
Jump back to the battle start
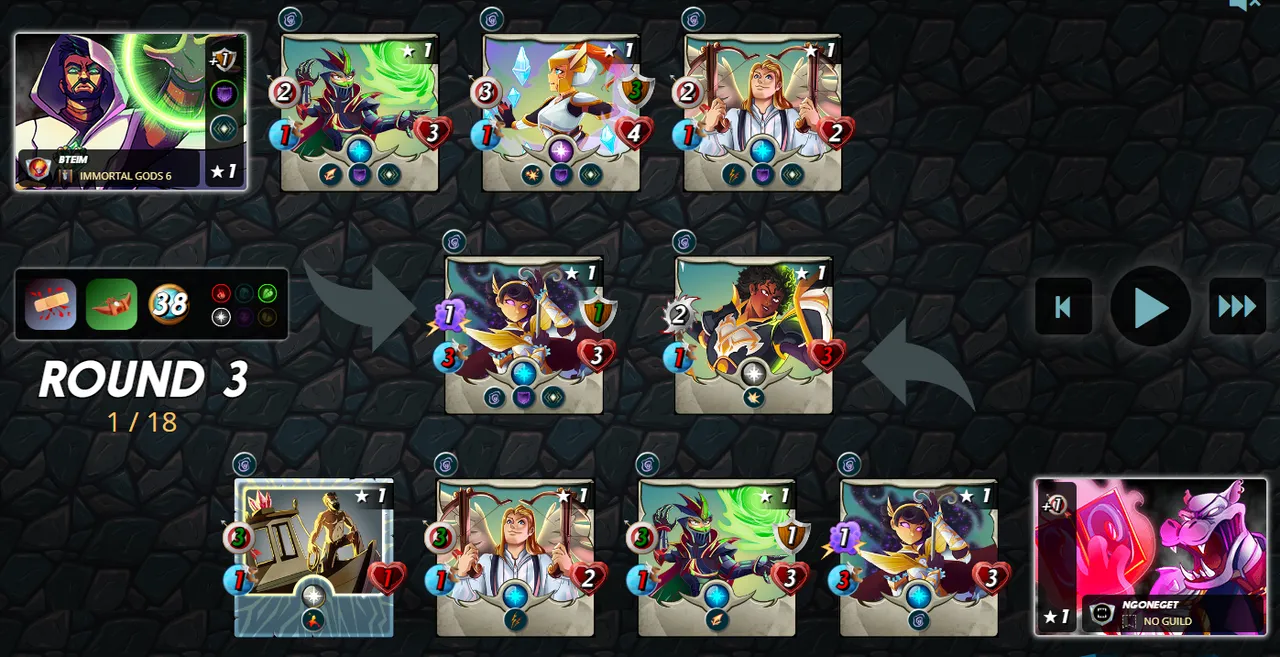coord(1063,307)
